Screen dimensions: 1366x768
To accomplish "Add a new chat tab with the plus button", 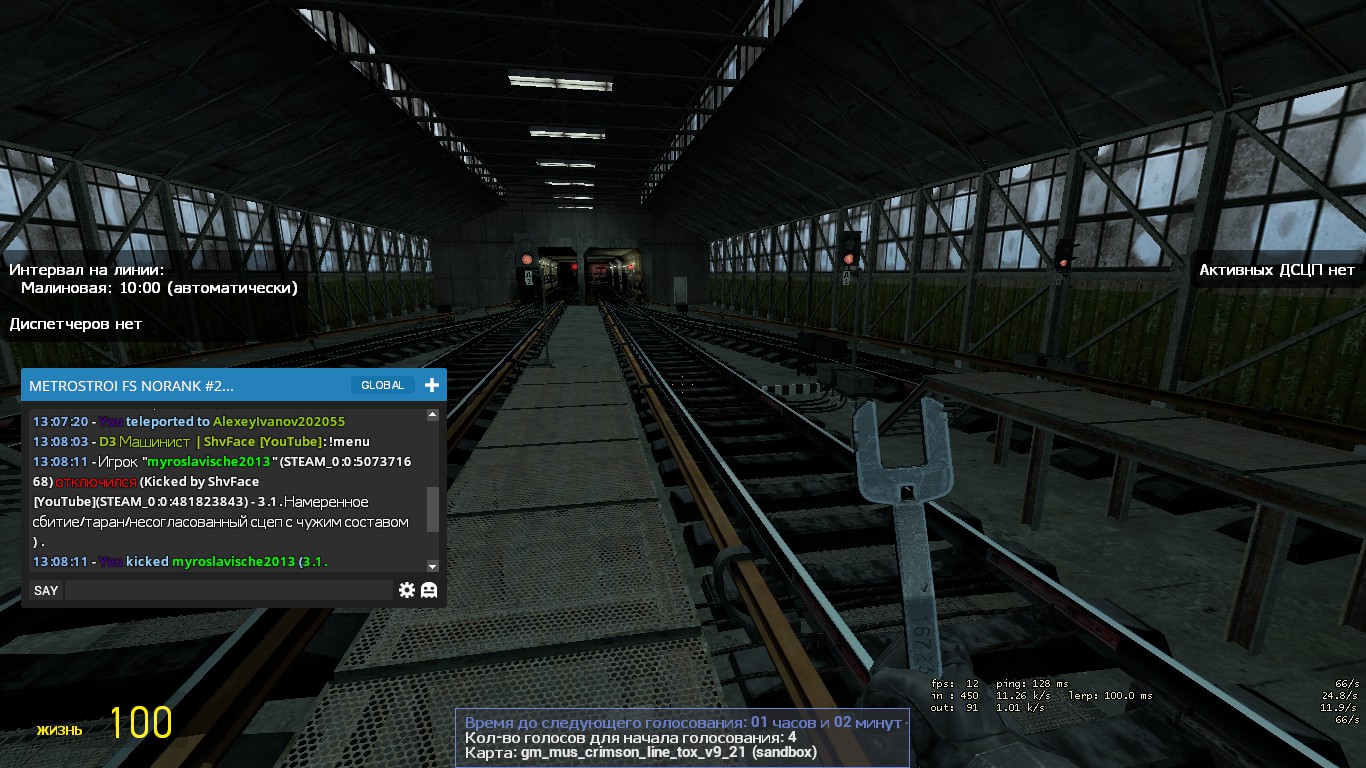I will click(431, 385).
